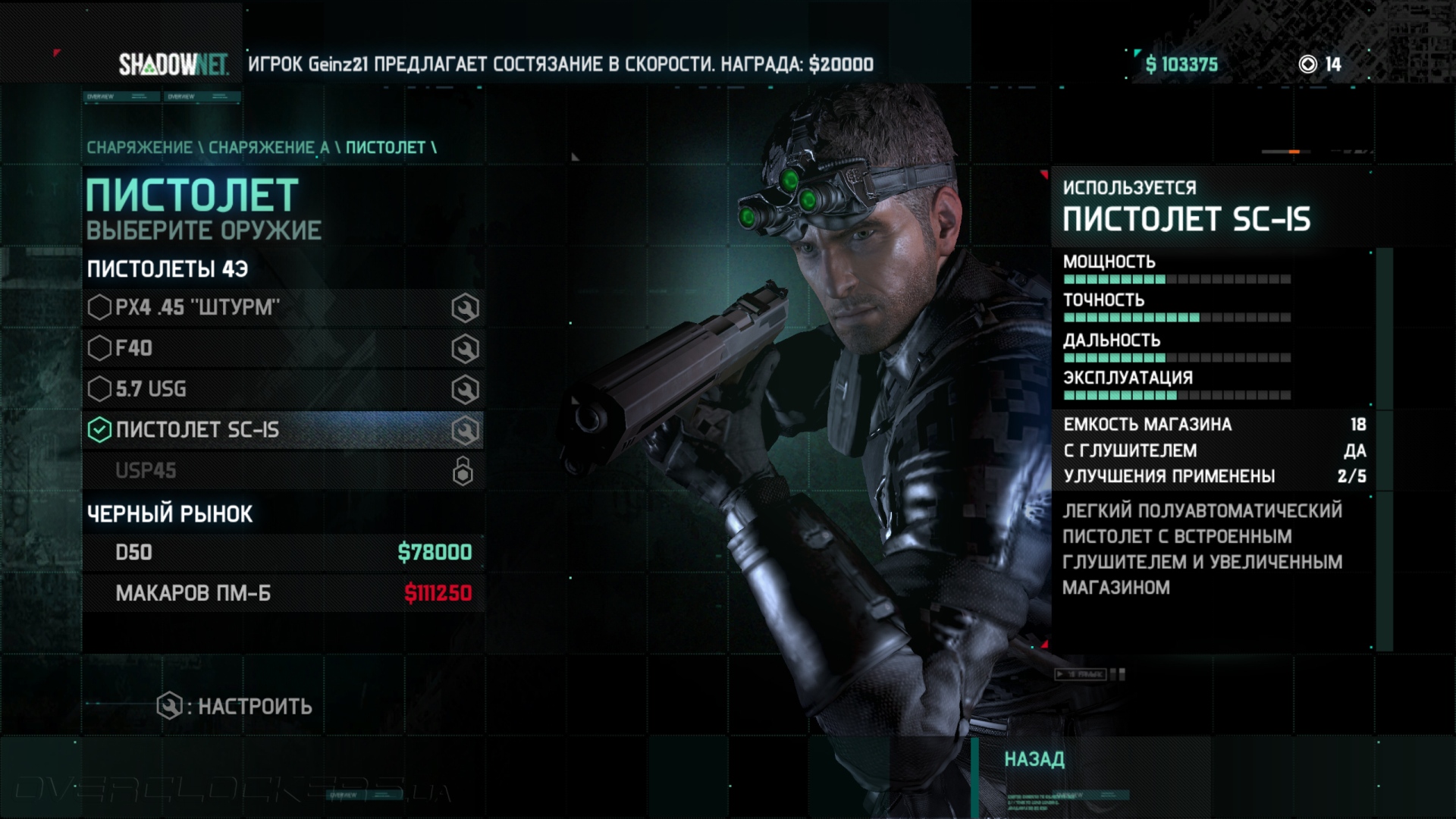Select the МАКАРОВ ПМ-Б black market pistol
The height and width of the screenshot is (819, 1456).
pos(282,594)
